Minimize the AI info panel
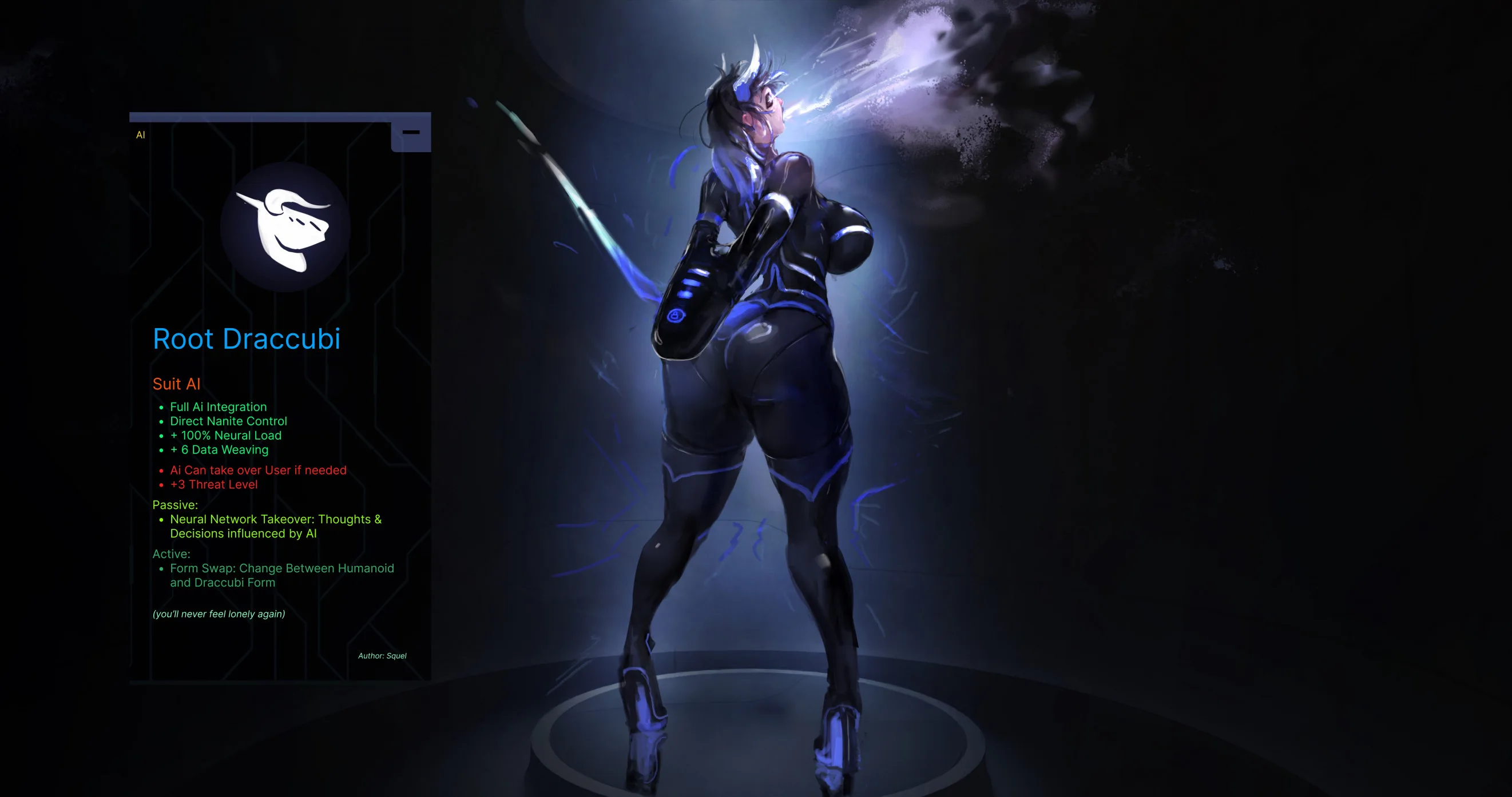 click(x=411, y=133)
